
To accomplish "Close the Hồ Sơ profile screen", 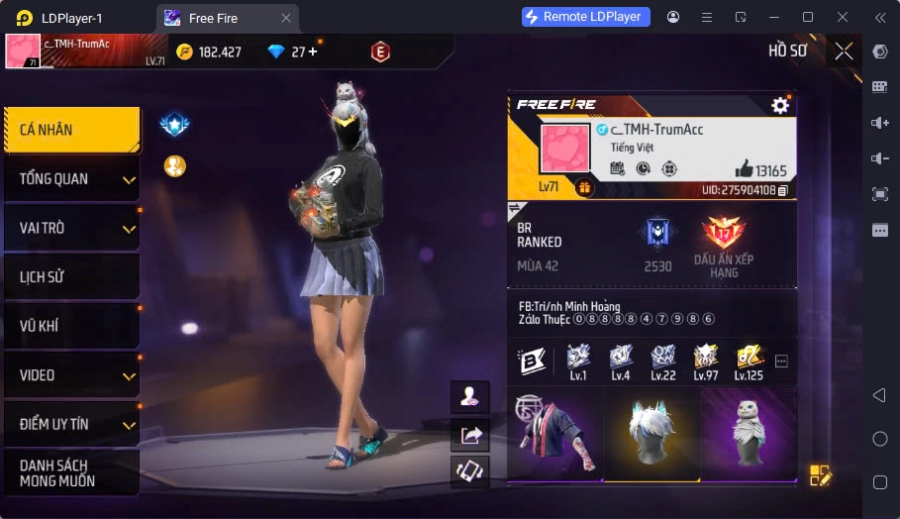I will (x=844, y=51).
